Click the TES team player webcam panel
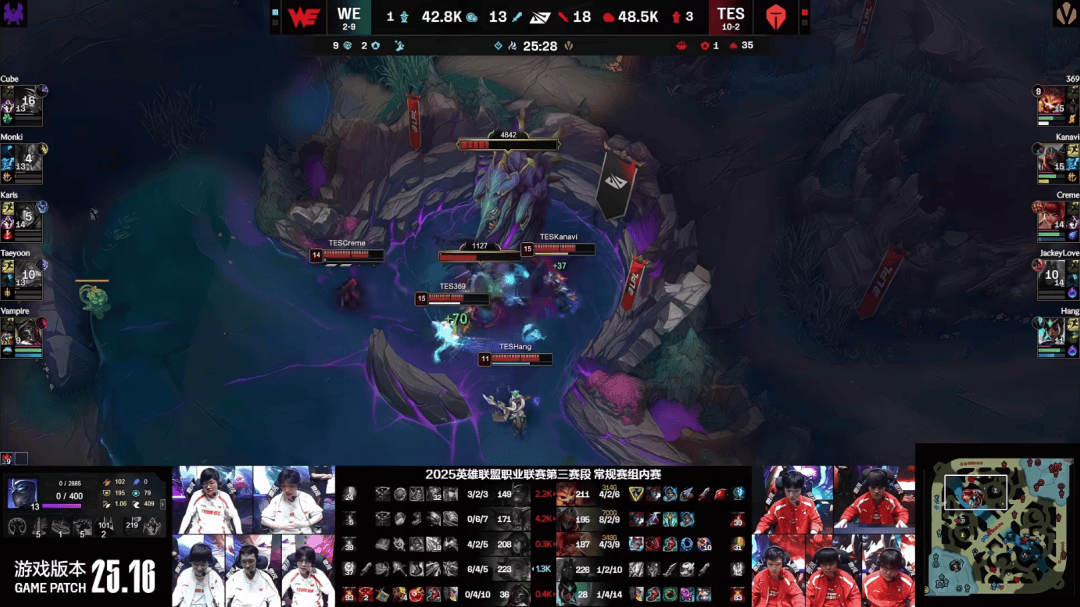This screenshot has height=607, width=1080. coord(832,536)
